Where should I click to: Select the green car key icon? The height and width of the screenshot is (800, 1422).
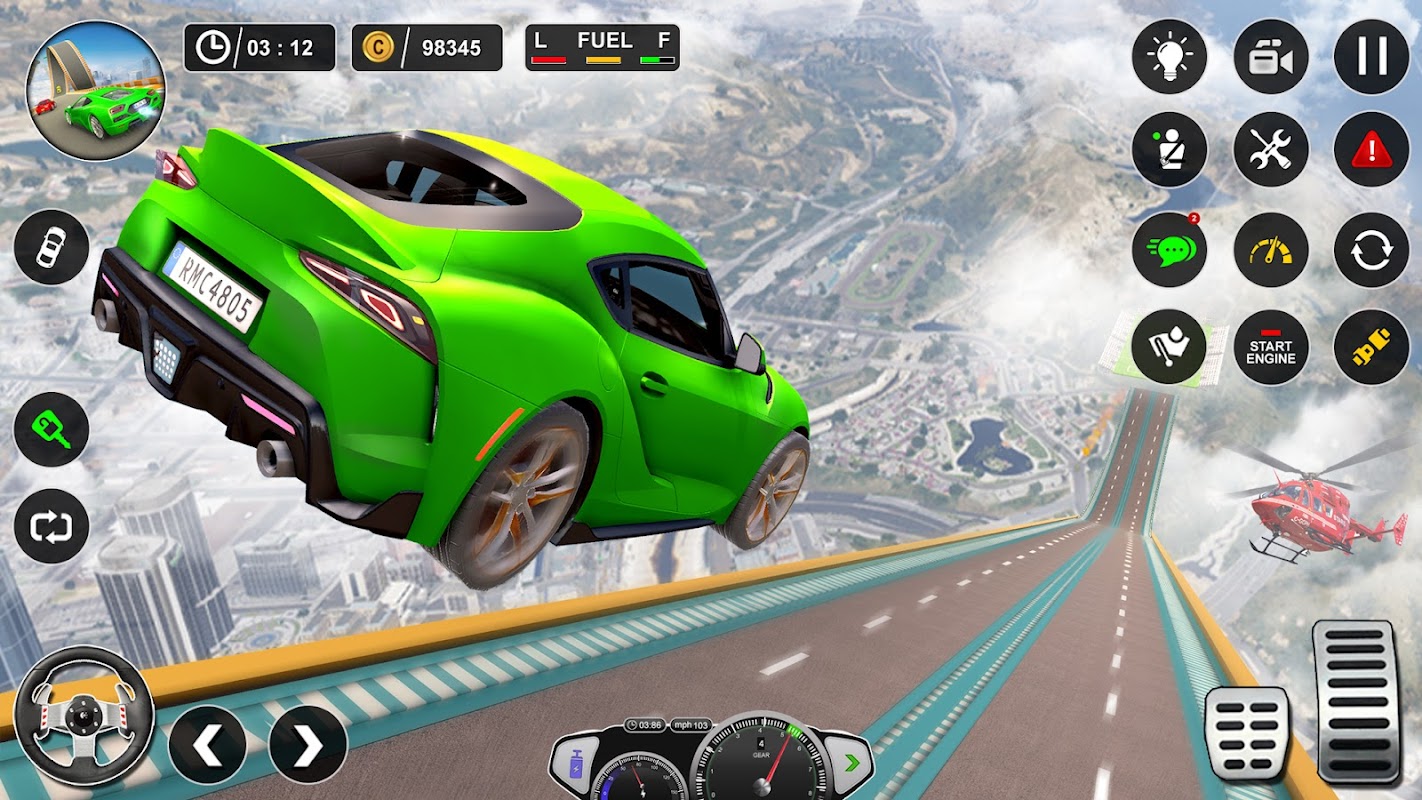pos(51,429)
